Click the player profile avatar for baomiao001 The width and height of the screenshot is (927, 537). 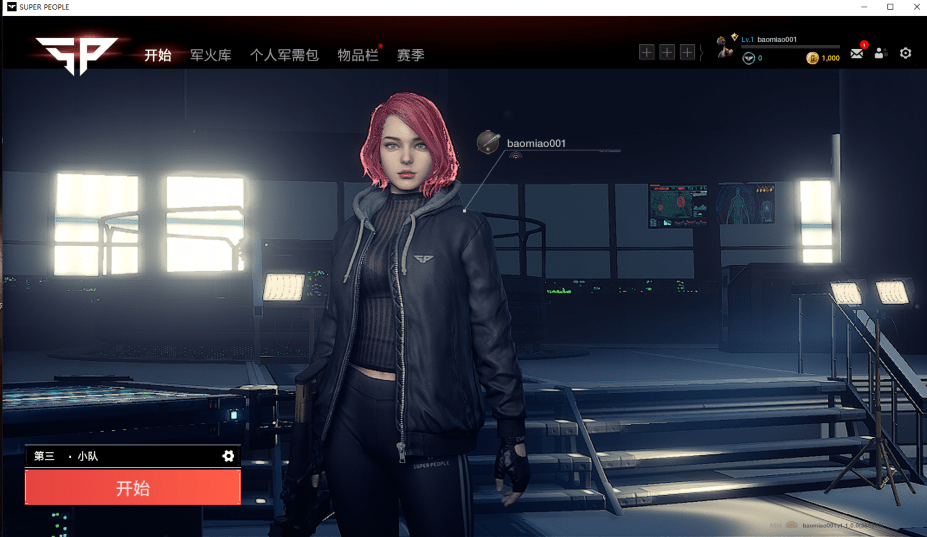pyautogui.click(x=726, y=47)
